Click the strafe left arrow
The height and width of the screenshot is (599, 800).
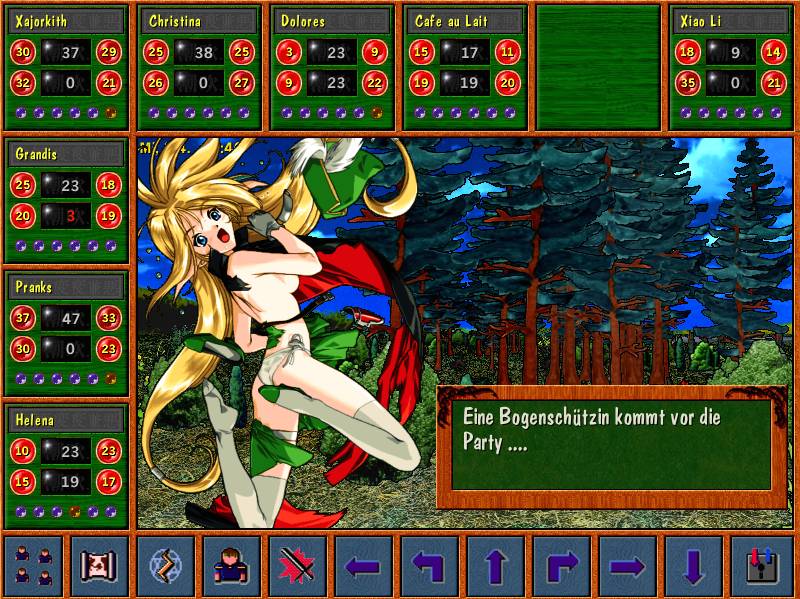click(363, 566)
